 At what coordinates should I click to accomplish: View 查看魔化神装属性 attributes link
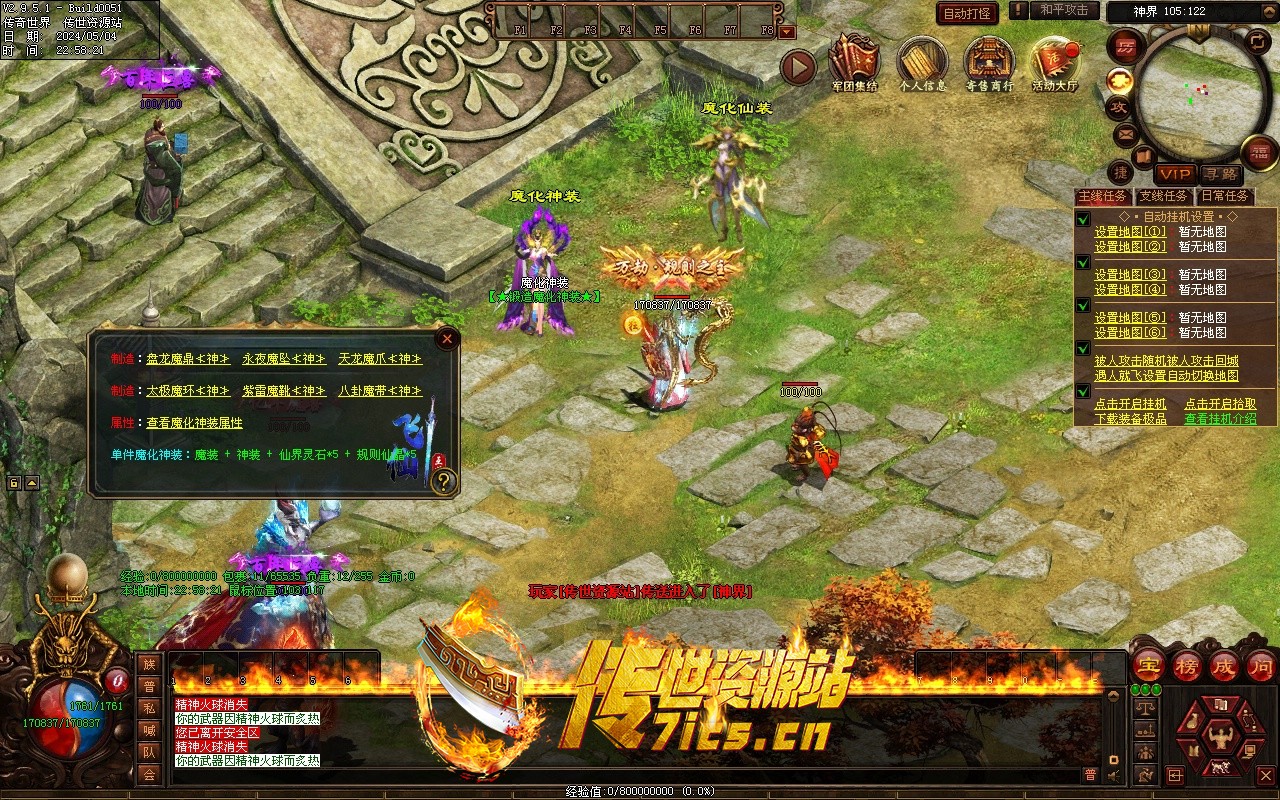(194, 423)
